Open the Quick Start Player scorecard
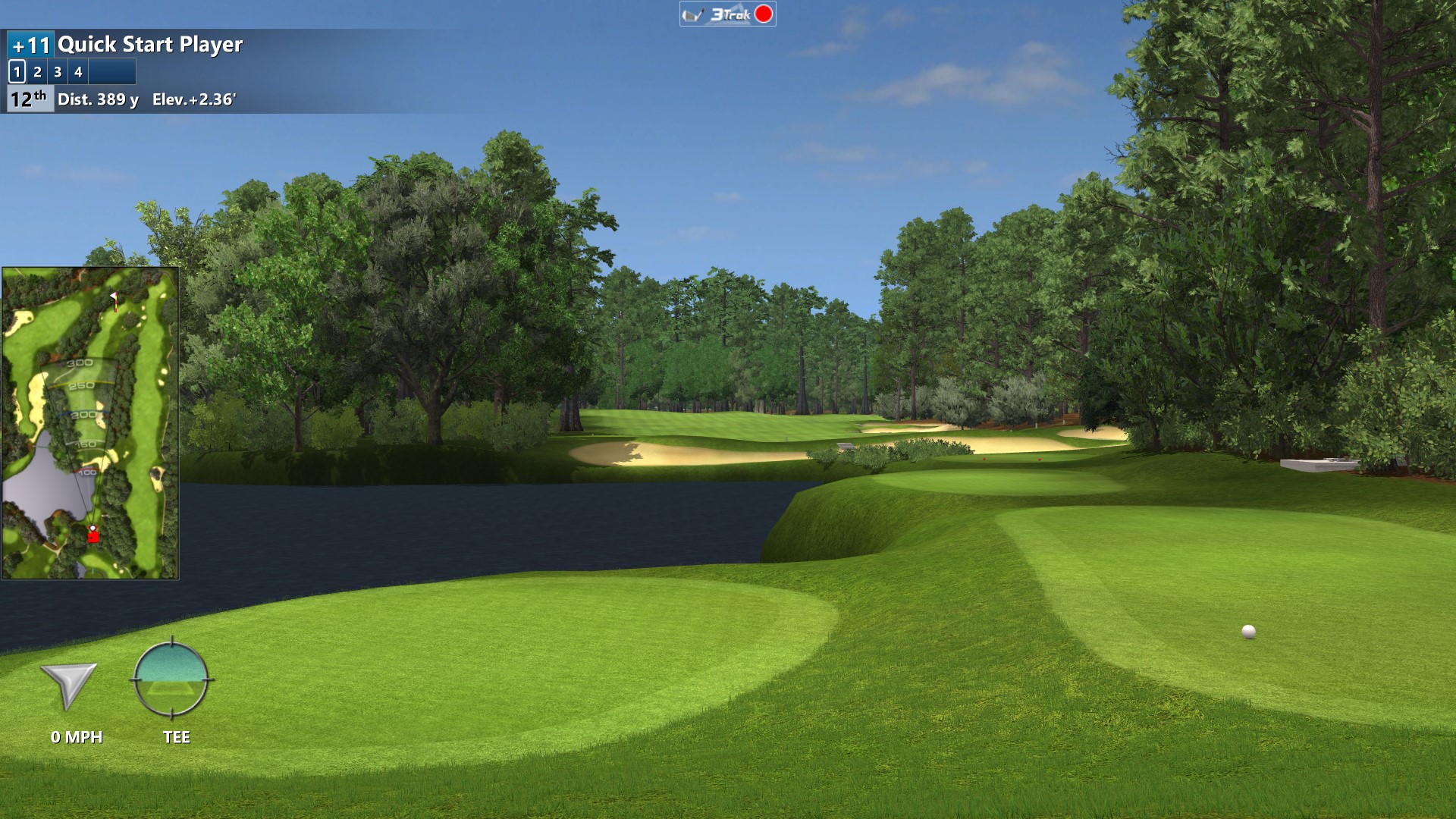The width and height of the screenshot is (1456, 819). pos(150,45)
